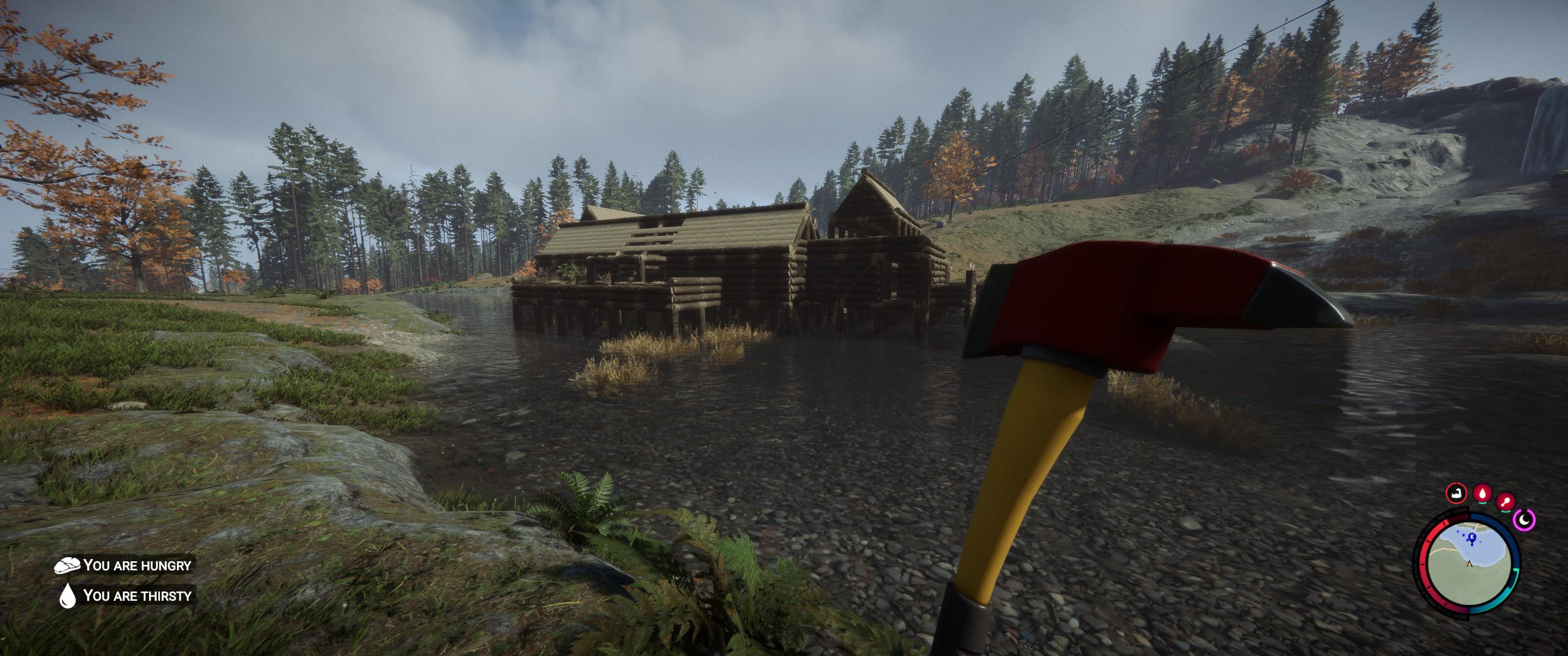Select the Kelvin marker labeled K on minimap
The image size is (1568, 656).
tap(1472, 538)
